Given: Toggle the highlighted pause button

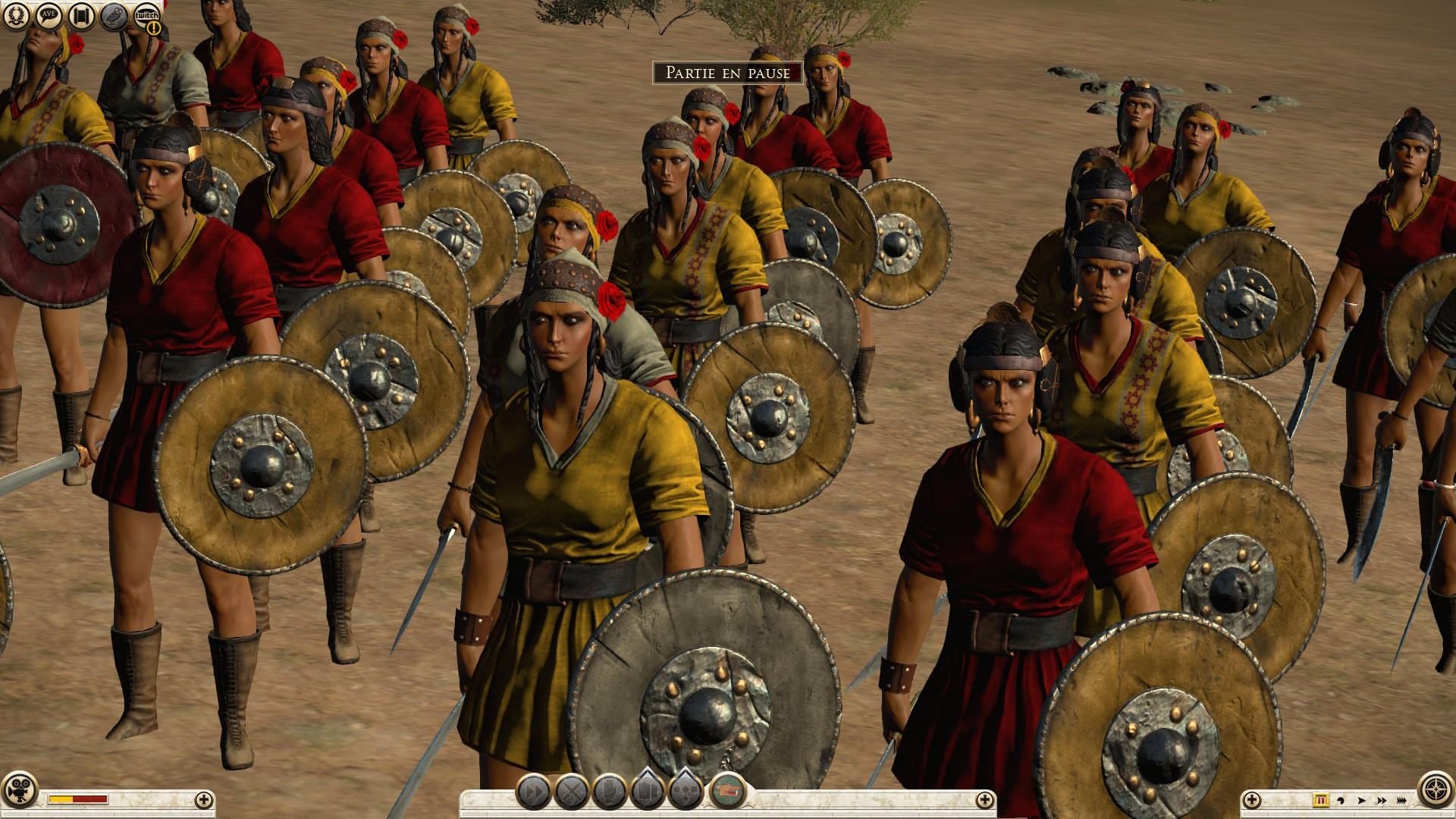Looking at the screenshot, I should (1320, 800).
